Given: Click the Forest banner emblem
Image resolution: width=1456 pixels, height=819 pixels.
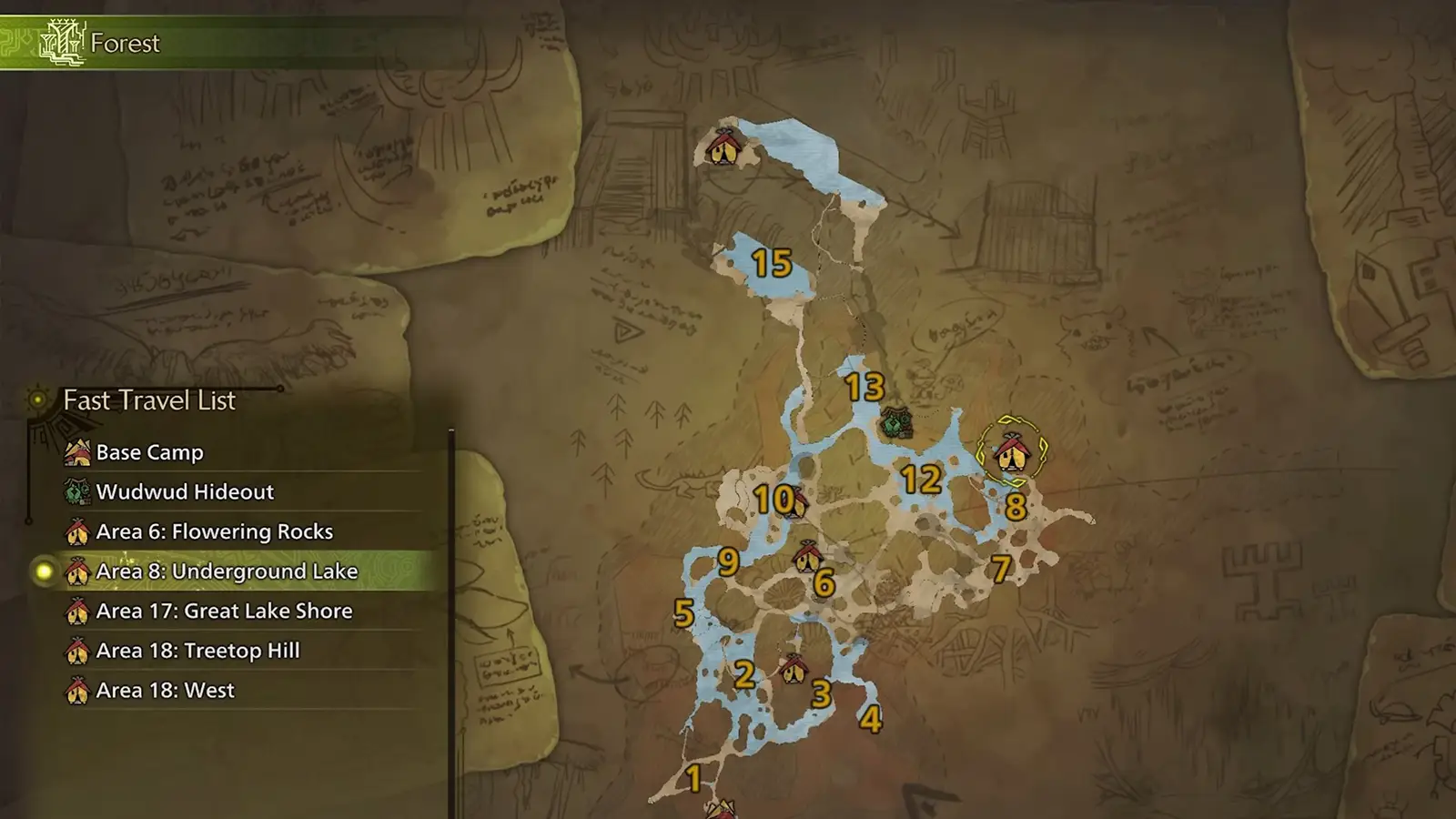Looking at the screenshot, I should point(61,40).
